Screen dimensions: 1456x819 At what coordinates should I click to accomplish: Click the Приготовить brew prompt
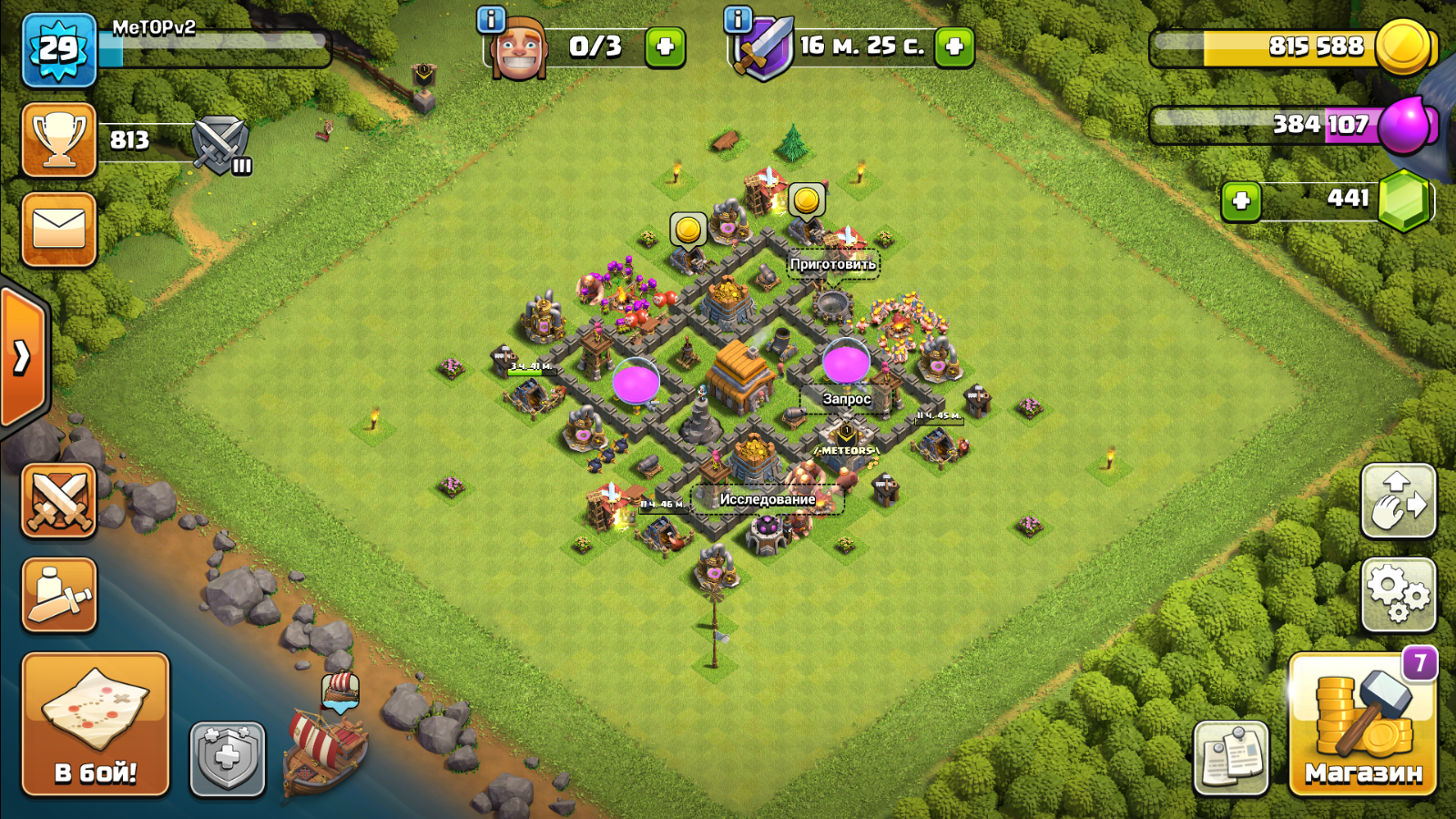coord(832,264)
